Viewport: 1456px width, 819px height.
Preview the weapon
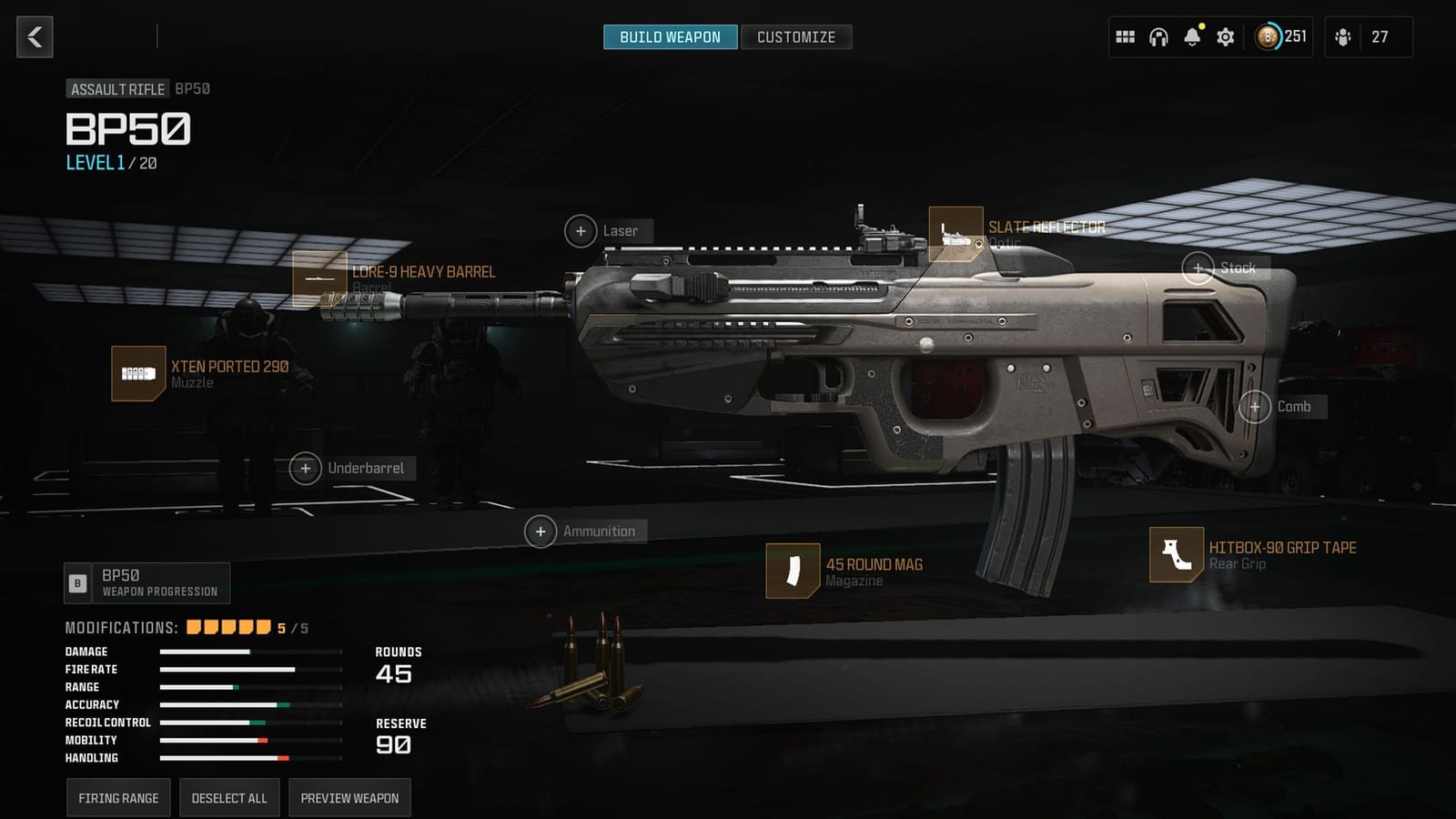pyautogui.click(x=349, y=797)
